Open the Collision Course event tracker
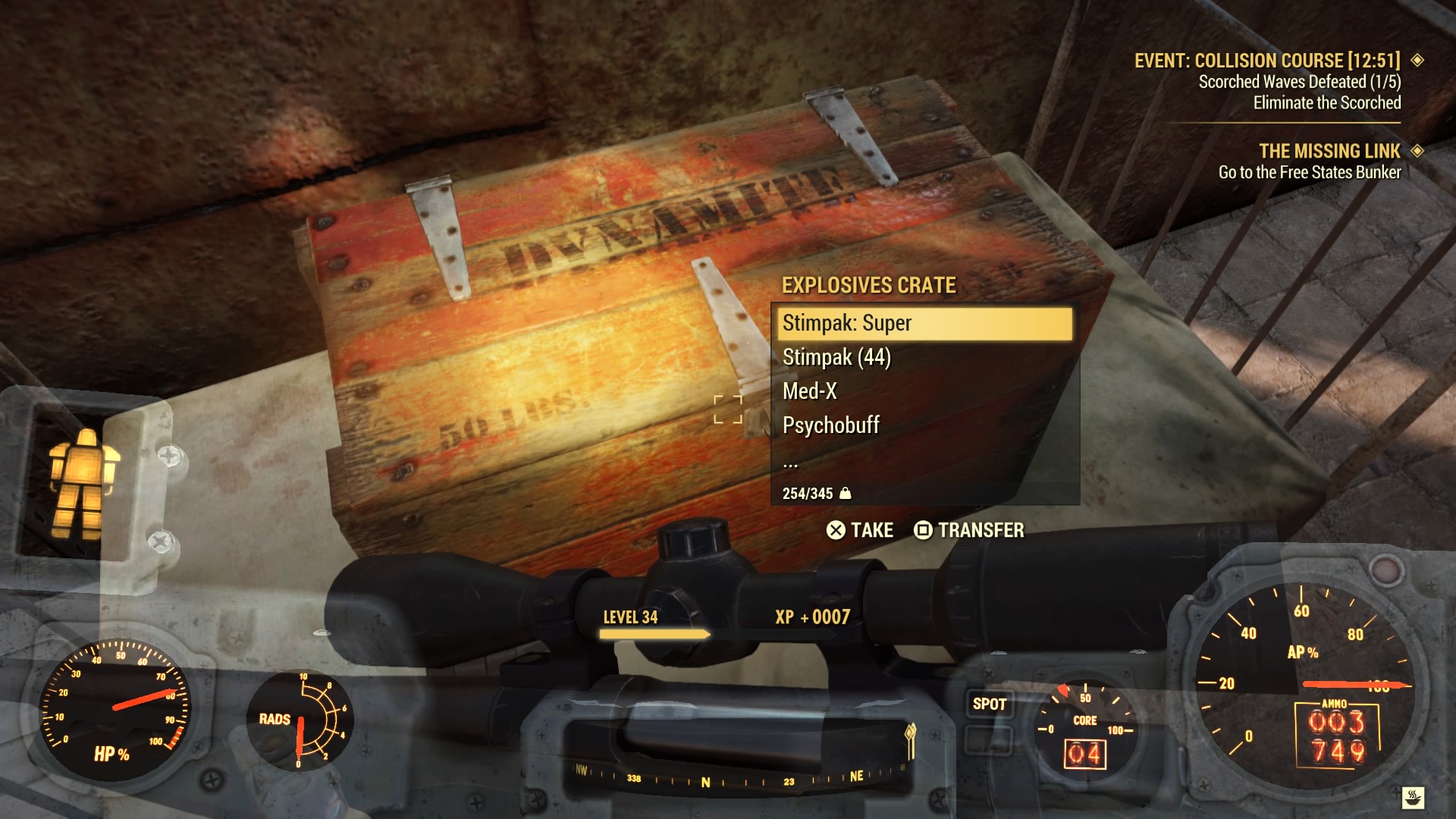Screen dimensions: 1456x819 [1266, 61]
